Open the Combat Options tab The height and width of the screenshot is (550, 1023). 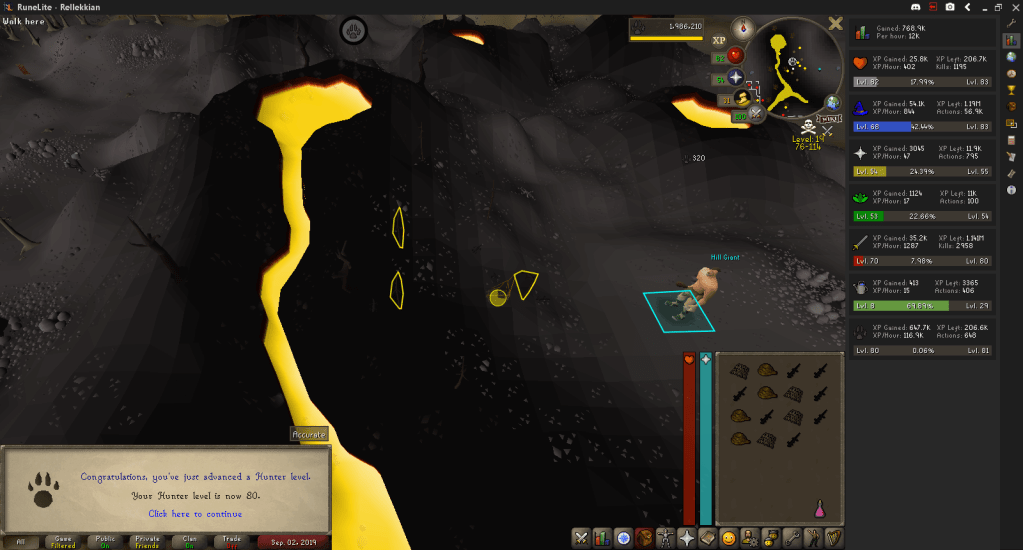click(x=581, y=537)
